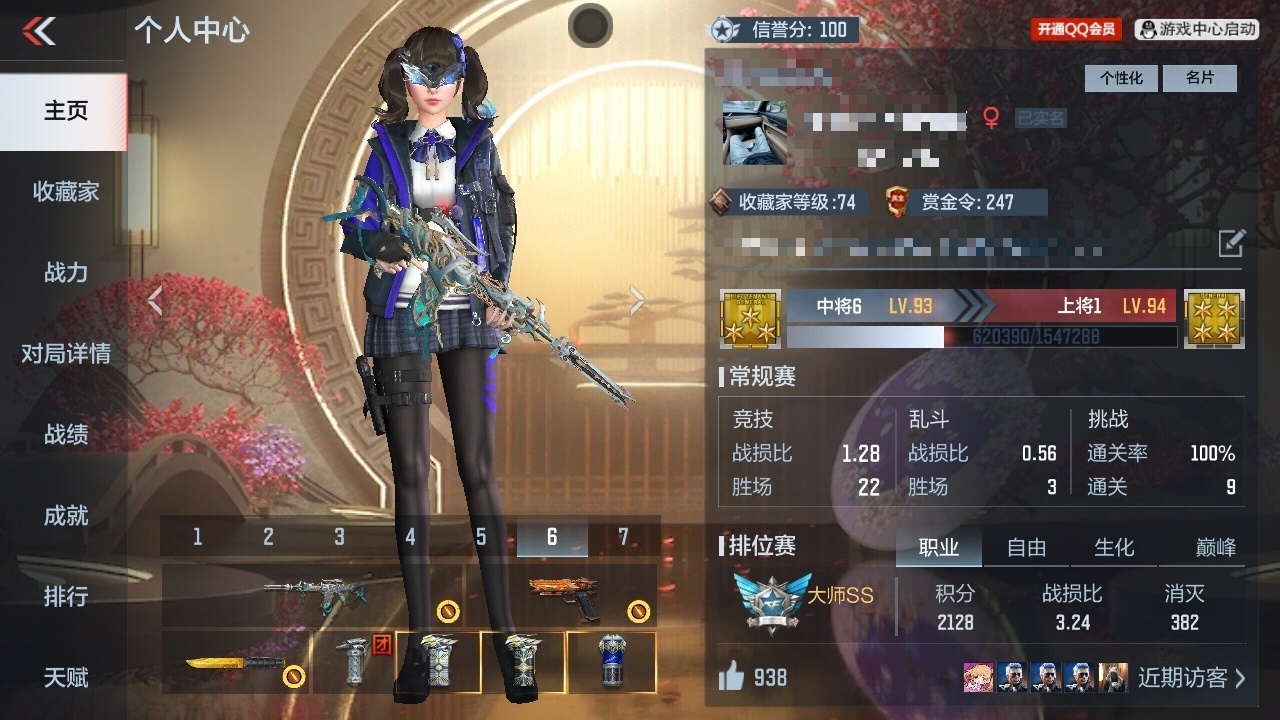Click the thumbs-up like icon
This screenshot has height=720, width=1280.
click(731, 678)
